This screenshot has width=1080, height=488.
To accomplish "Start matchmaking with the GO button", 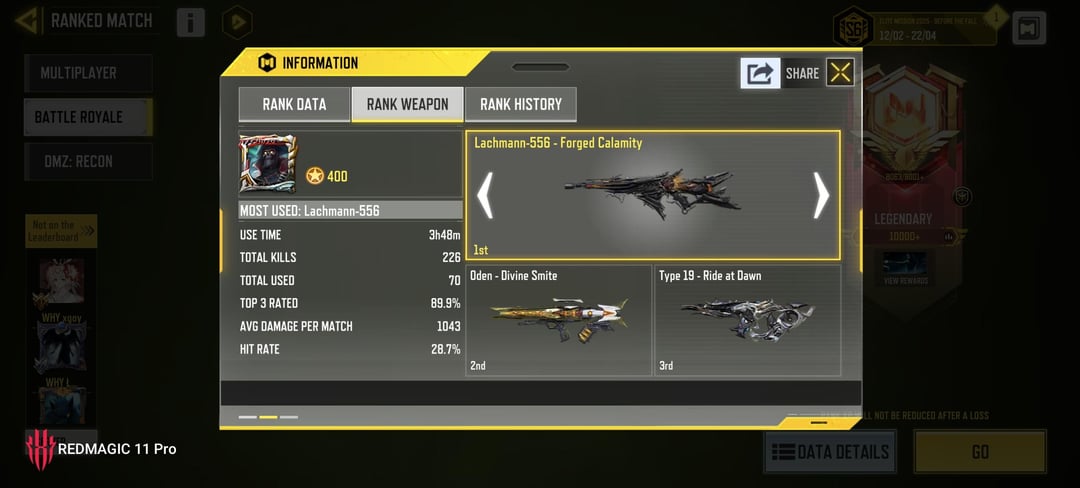I will 980,452.
